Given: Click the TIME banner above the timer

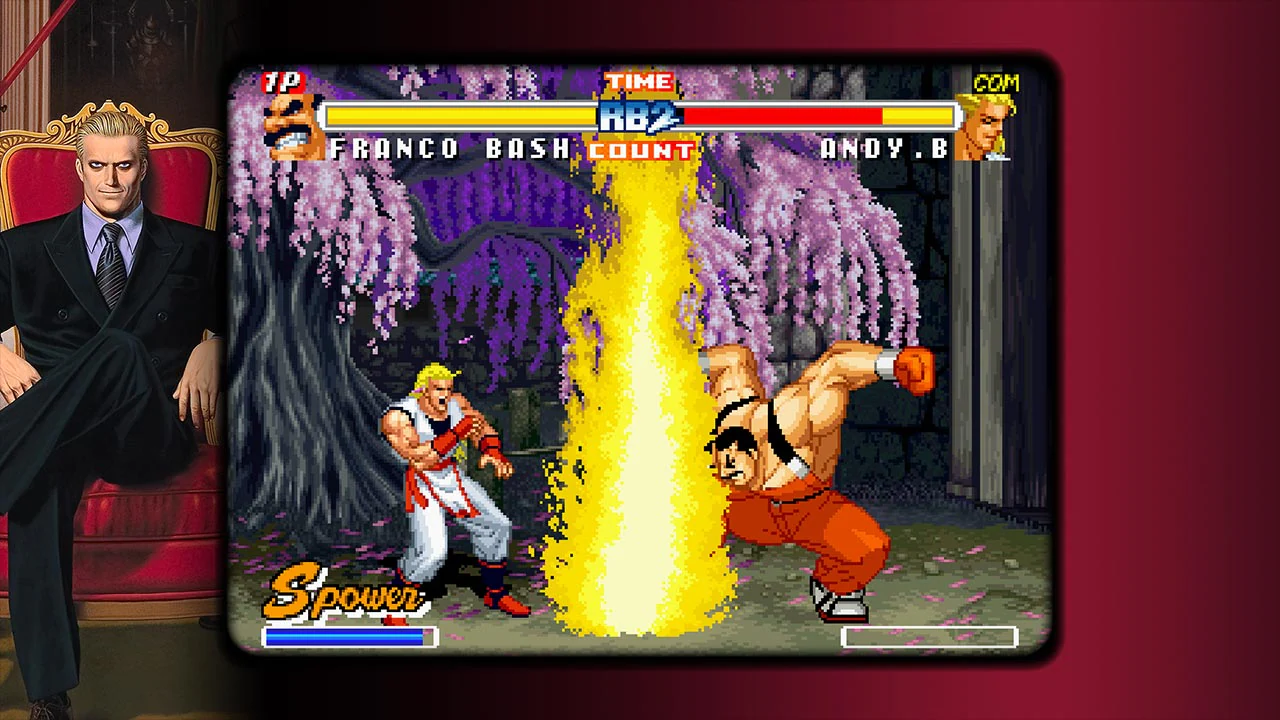Looking at the screenshot, I should 640,82.
